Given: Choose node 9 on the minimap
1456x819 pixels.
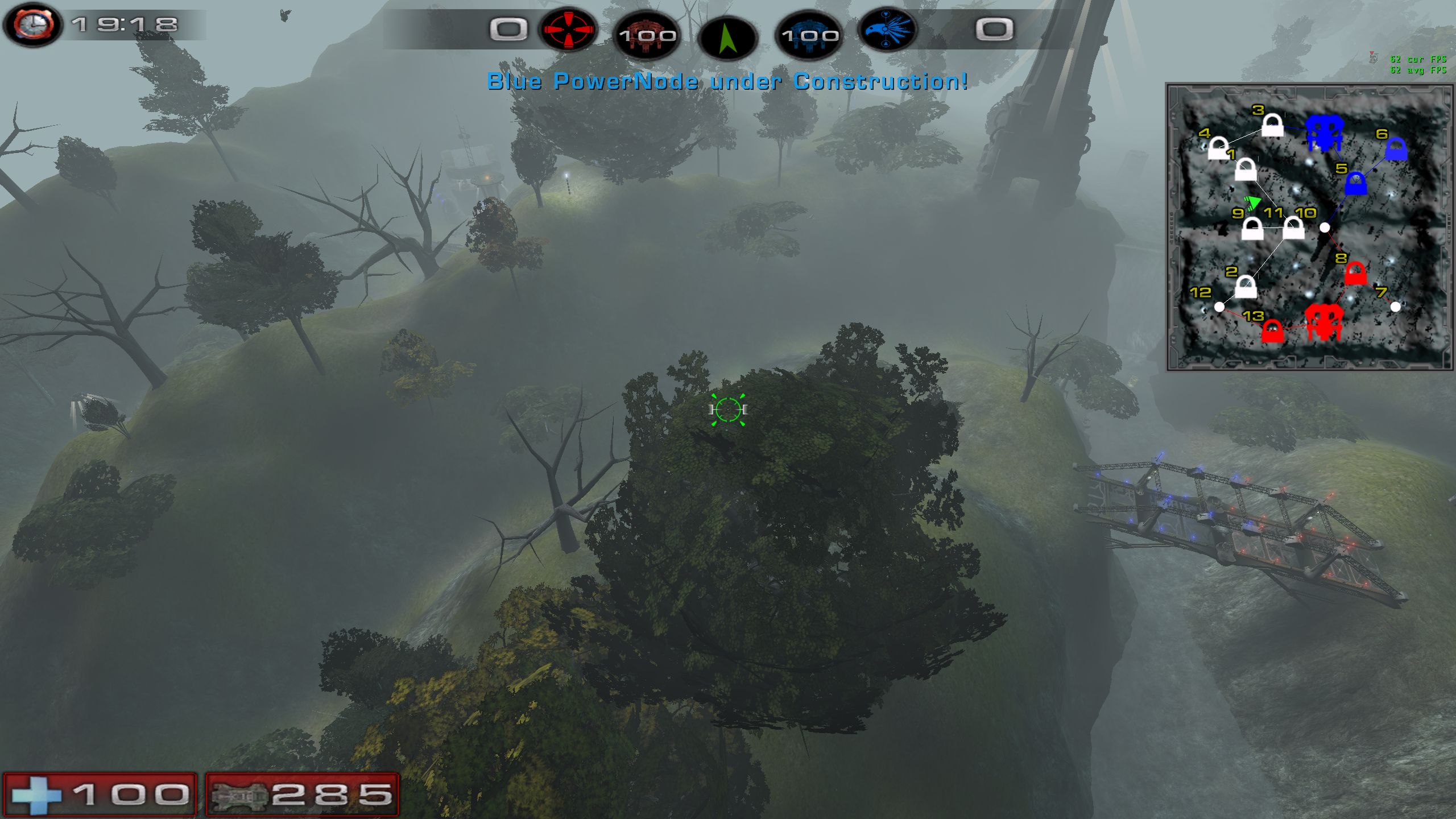Looking at the screenshot, I should (1252, 229).
